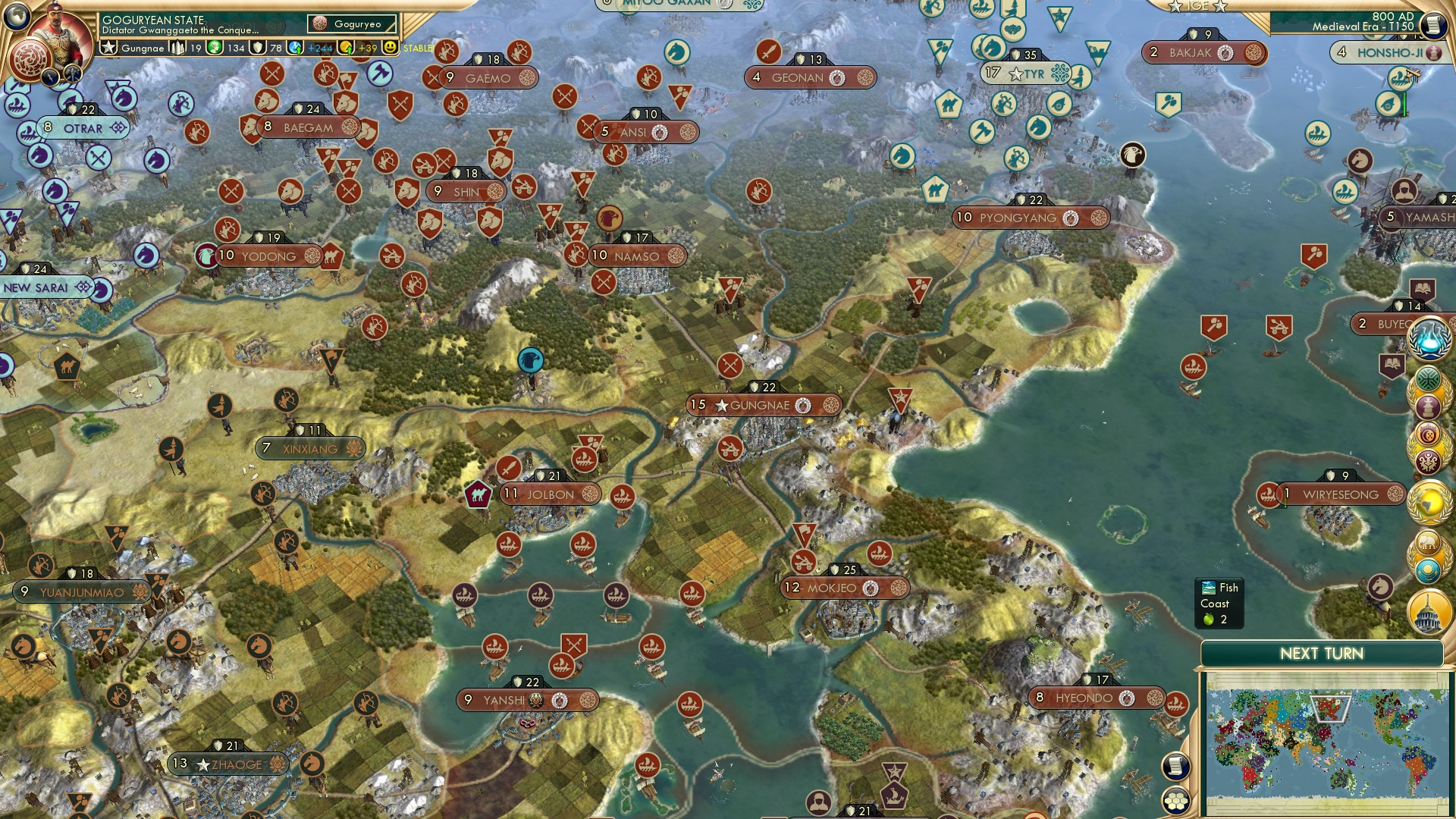
Task: Open the Economic overview elephant icon
Action: 1427,543
